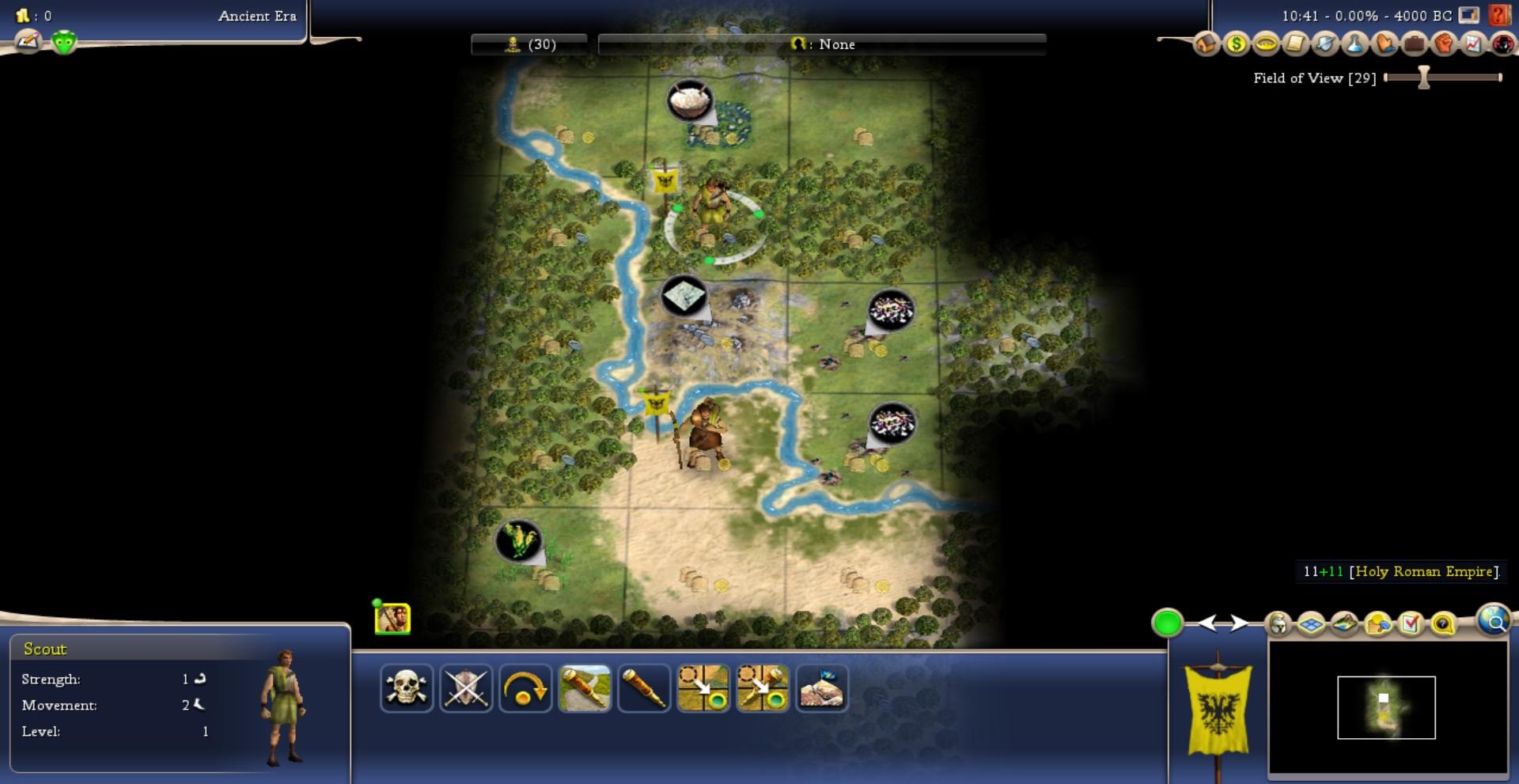1519x784 pixels.
Task: Select the plain spyglass Sentry action
Action: tap(644, 687)
